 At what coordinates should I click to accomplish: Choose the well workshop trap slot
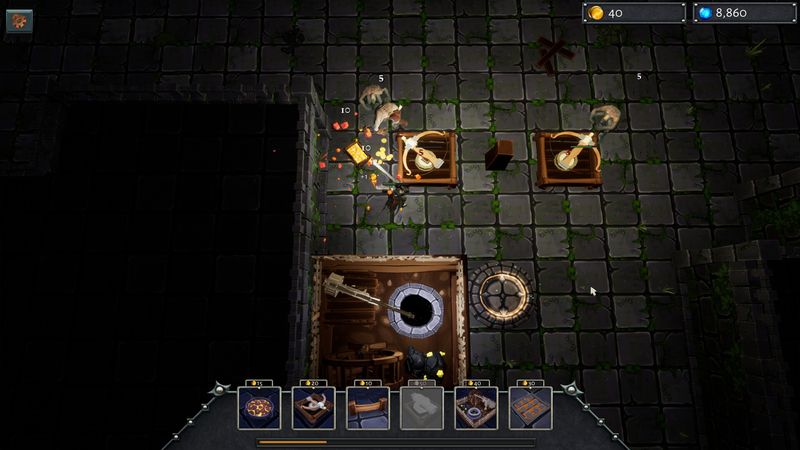pyautogui.click(x=475, y=409)
